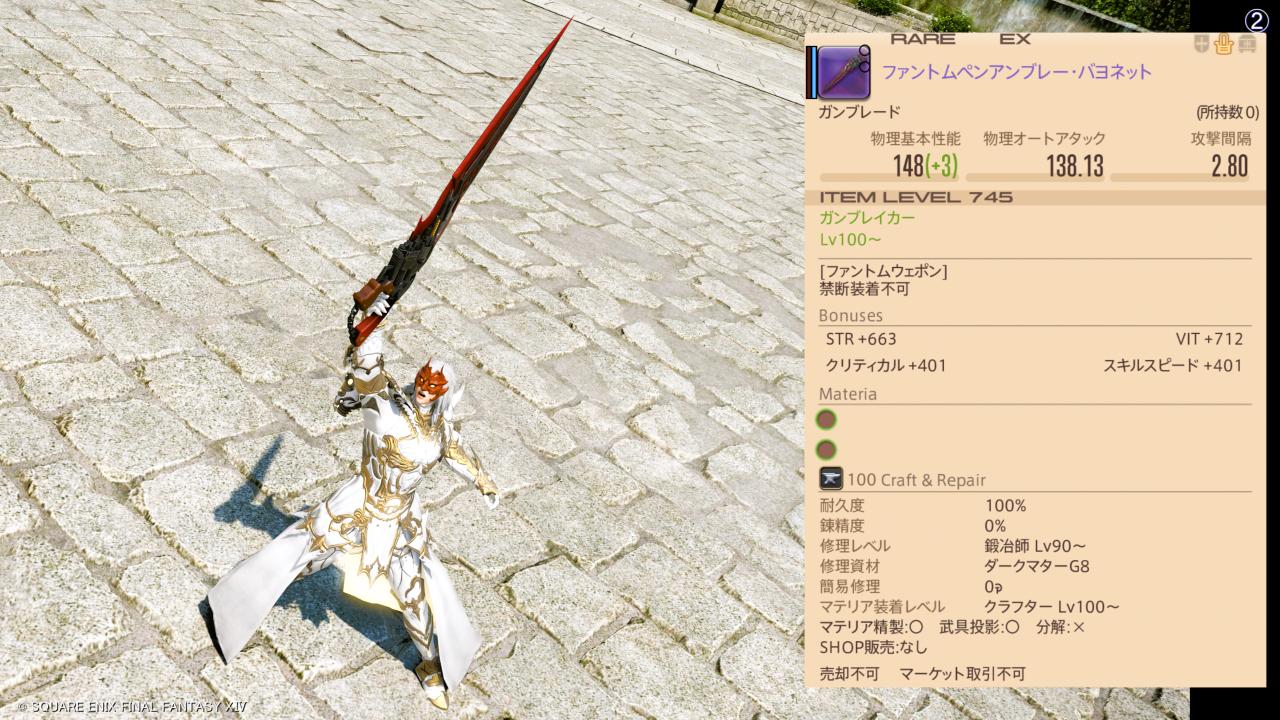The height and width of the screenshot is (720, 1280).
Task: Select the gunblade item icon in the tooltip
Action: pos(844,72)
